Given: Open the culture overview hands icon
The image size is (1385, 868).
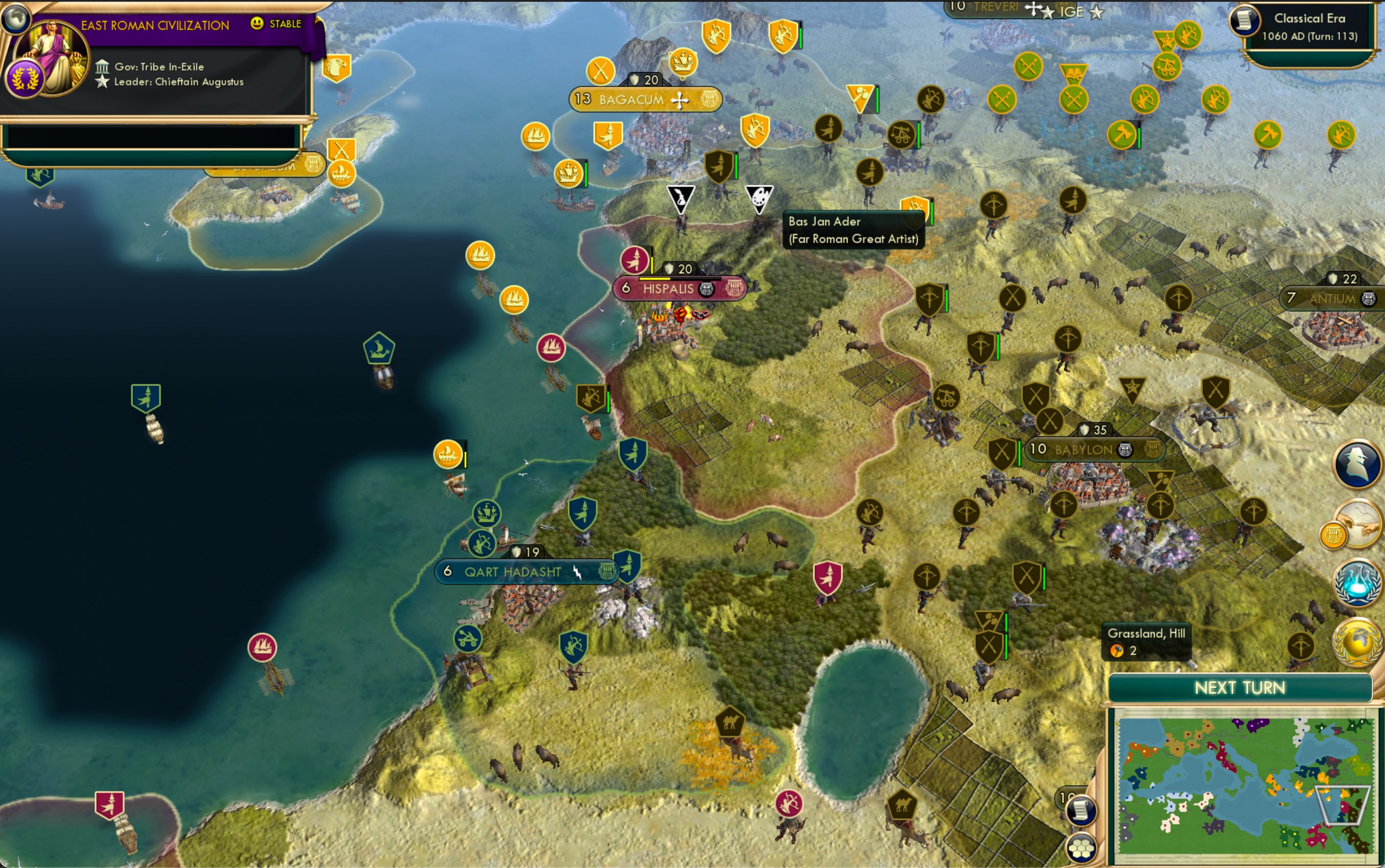Looking at the screenshot, I should 1358,524.
